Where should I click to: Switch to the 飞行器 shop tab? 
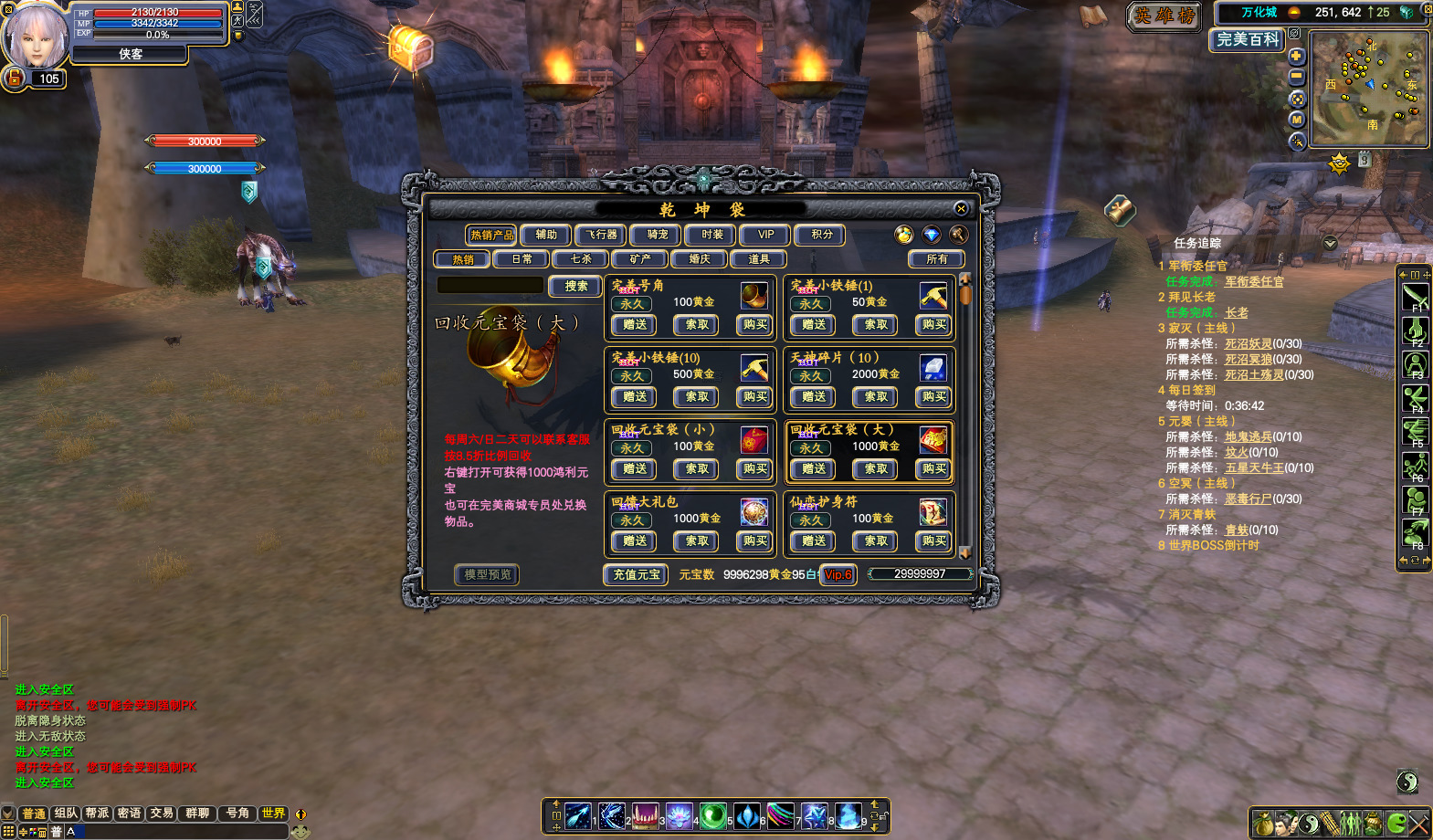coord(601,236)
